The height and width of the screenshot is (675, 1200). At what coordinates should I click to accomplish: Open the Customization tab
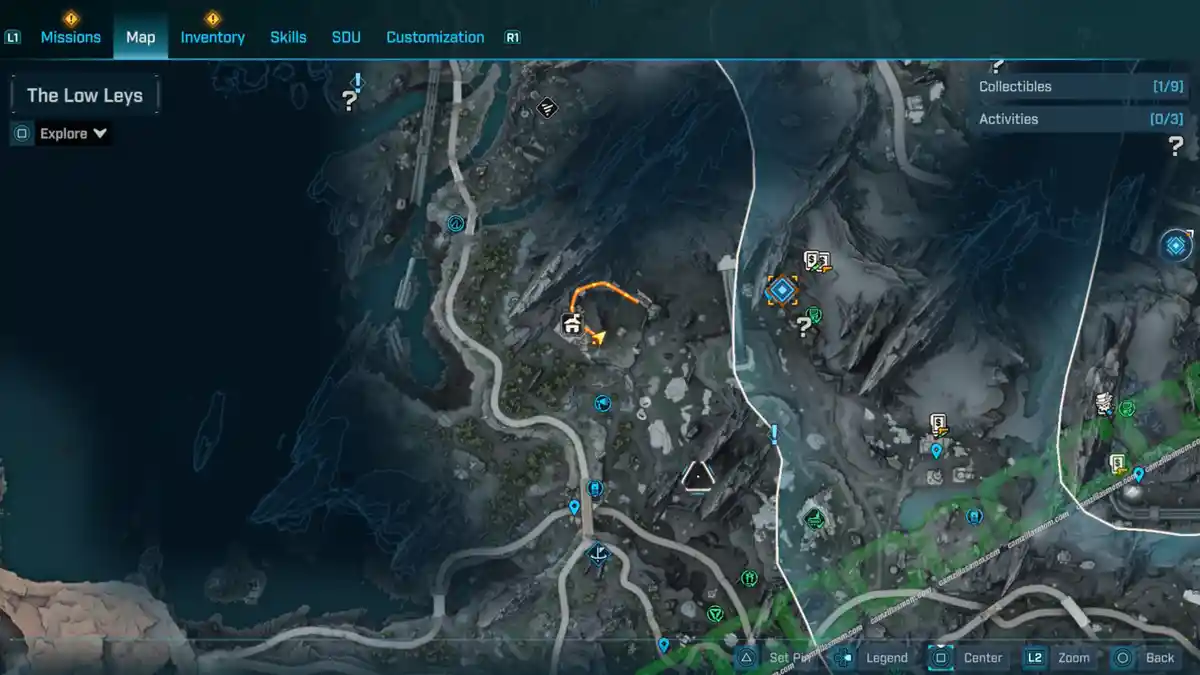tap(435, 37)
